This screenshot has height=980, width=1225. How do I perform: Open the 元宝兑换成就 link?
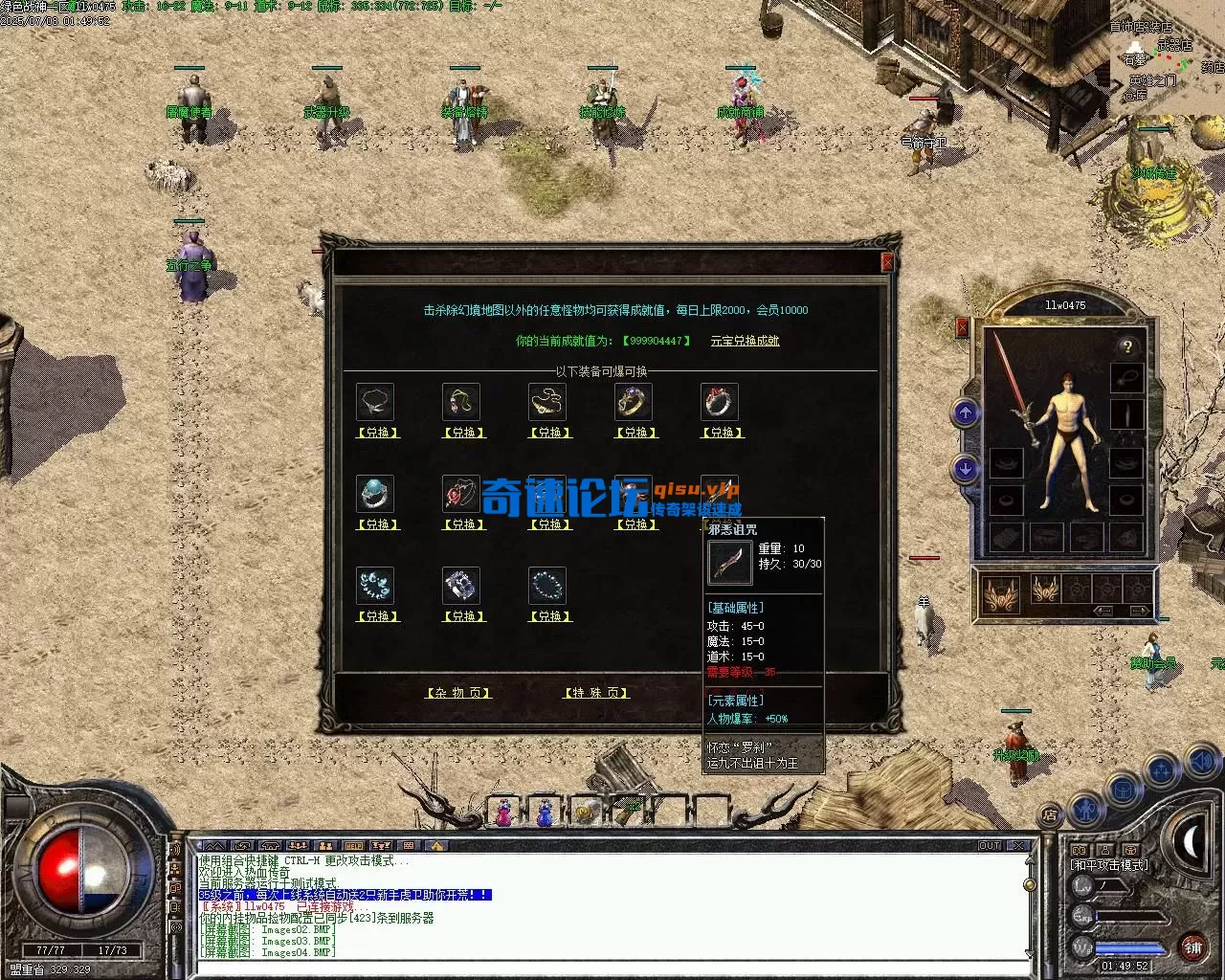point(745,341)
